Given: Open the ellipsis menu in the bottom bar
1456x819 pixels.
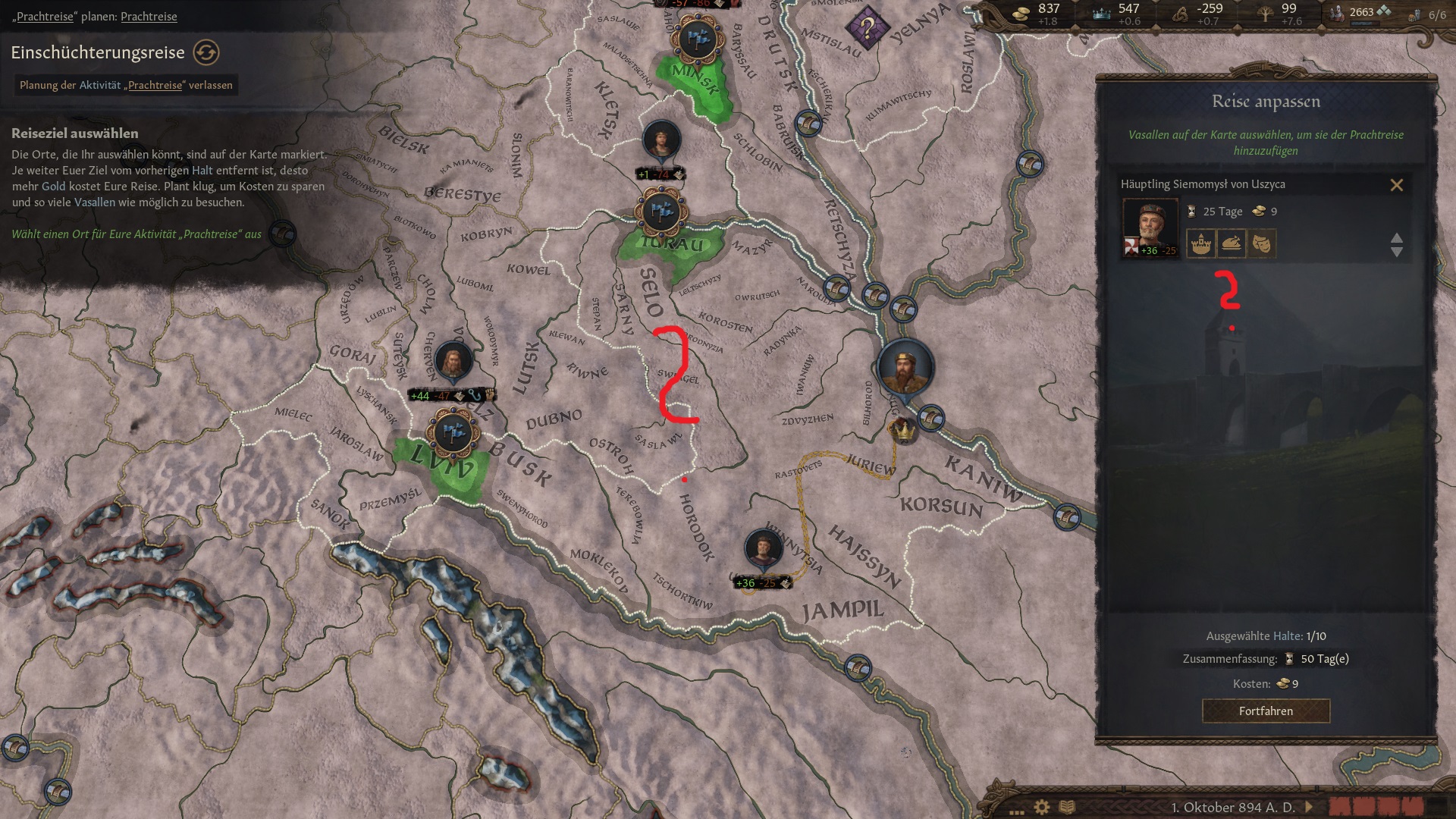Looking at the screenshot, I should tap(1016, 811).
